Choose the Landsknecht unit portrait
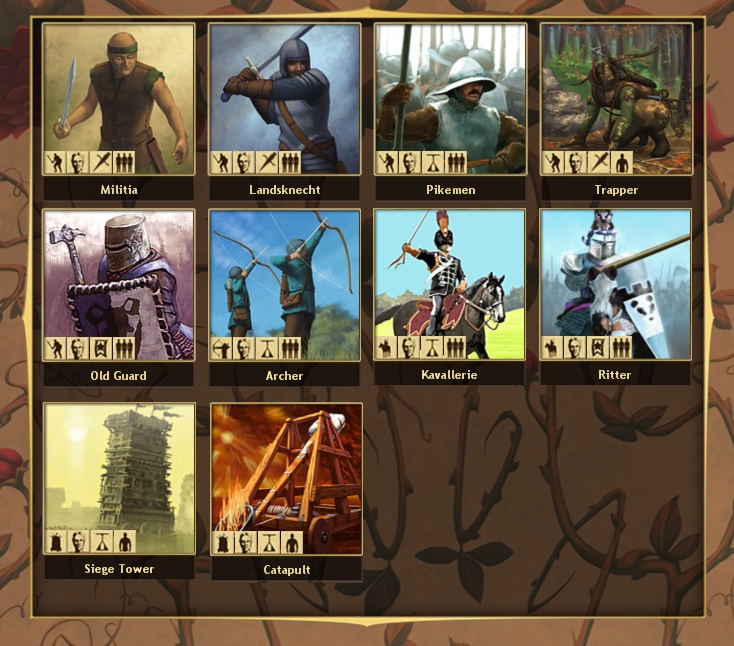The height and width of the screenshot is (646, 734). pyautogui.click(x=285, y=99)
